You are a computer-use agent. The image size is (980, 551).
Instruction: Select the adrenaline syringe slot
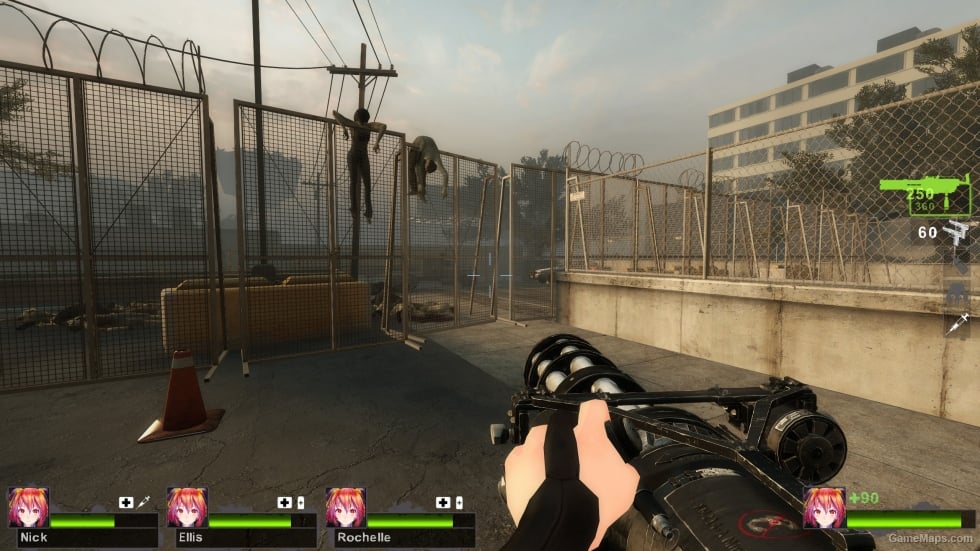(957, 323)
